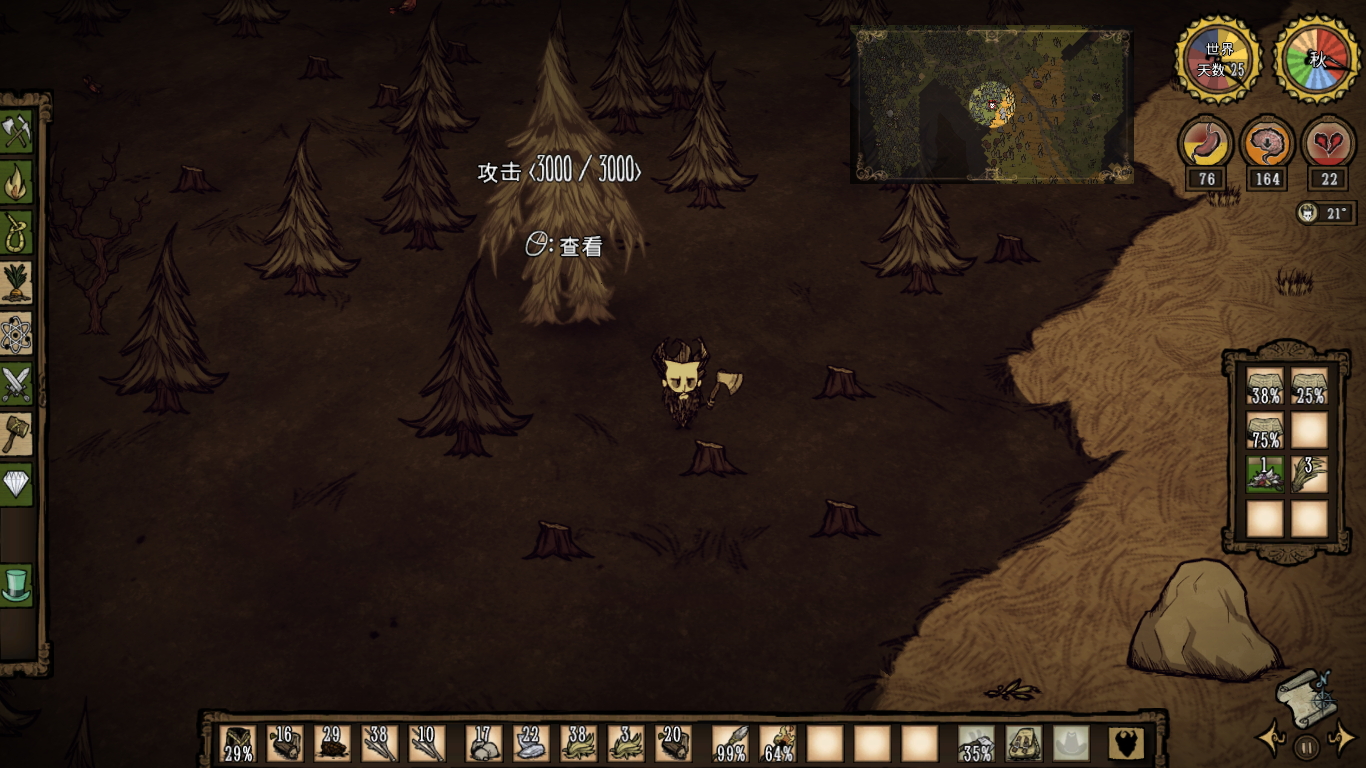Switch to the Food farming crafting tab
The image size is (1366, 768).
tap(17, 283)
